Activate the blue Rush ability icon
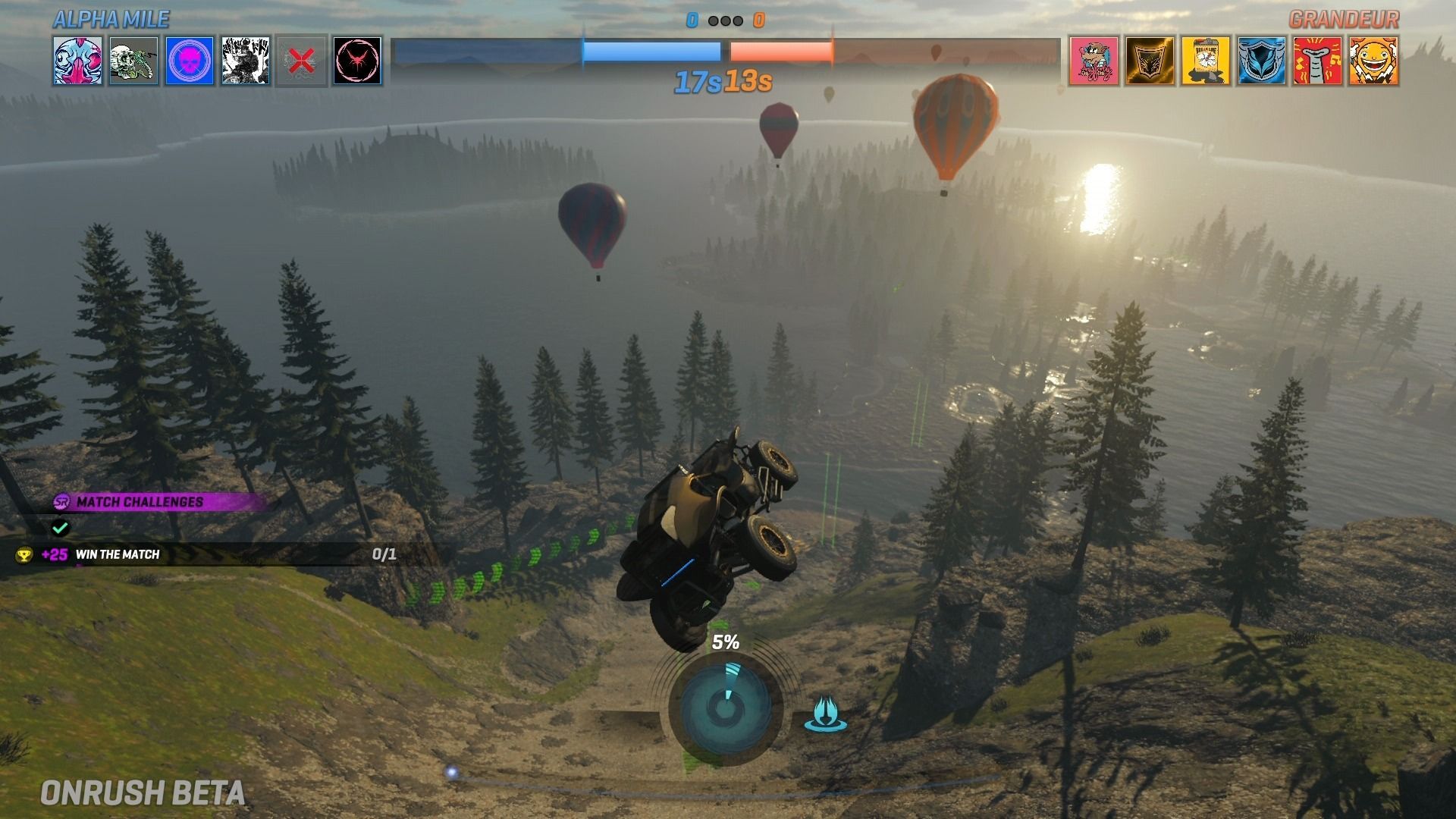The height and width of the screenshot is (819, 1456). 825,714
